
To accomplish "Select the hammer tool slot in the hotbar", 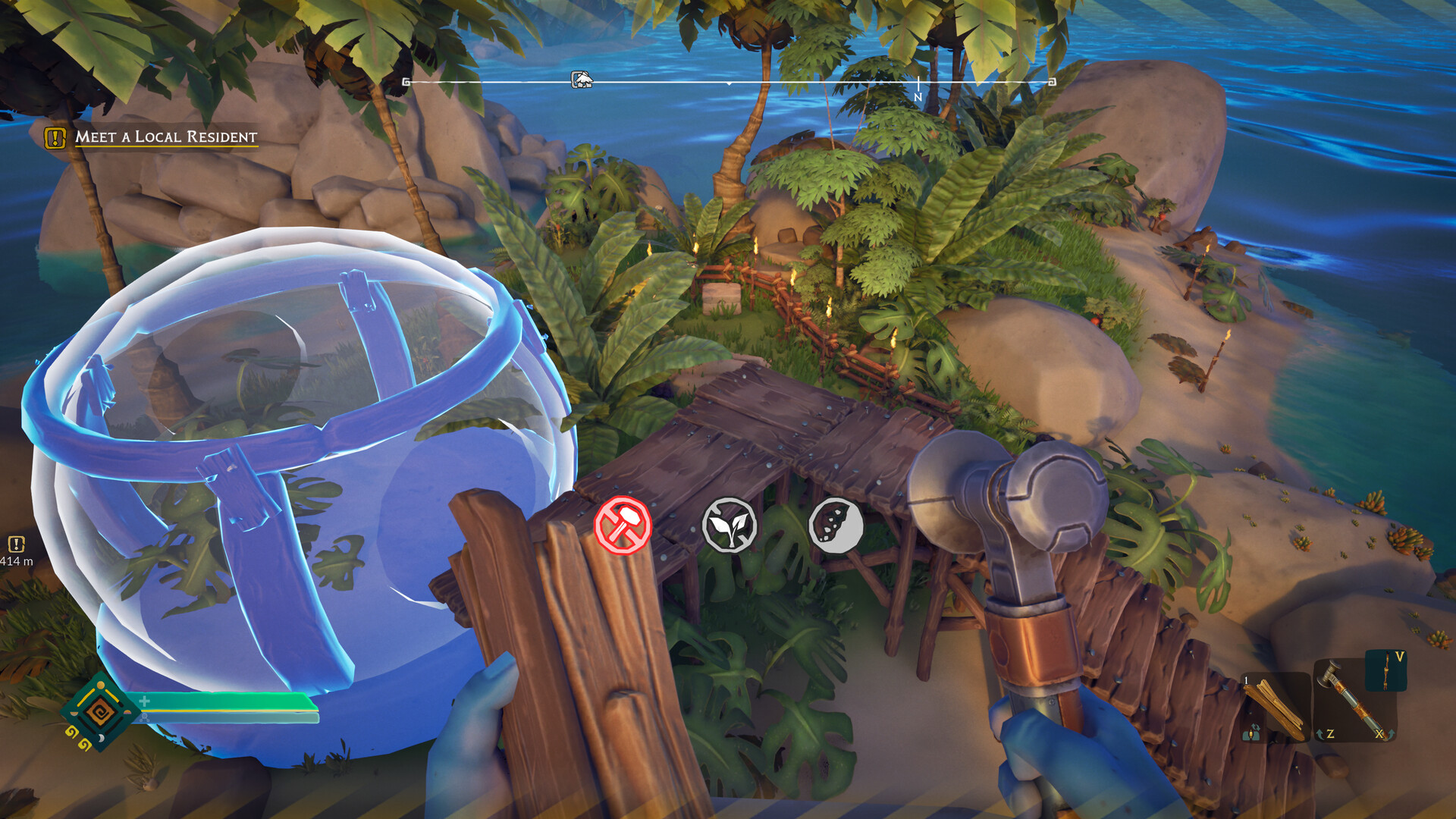I will coord(1356,701).
